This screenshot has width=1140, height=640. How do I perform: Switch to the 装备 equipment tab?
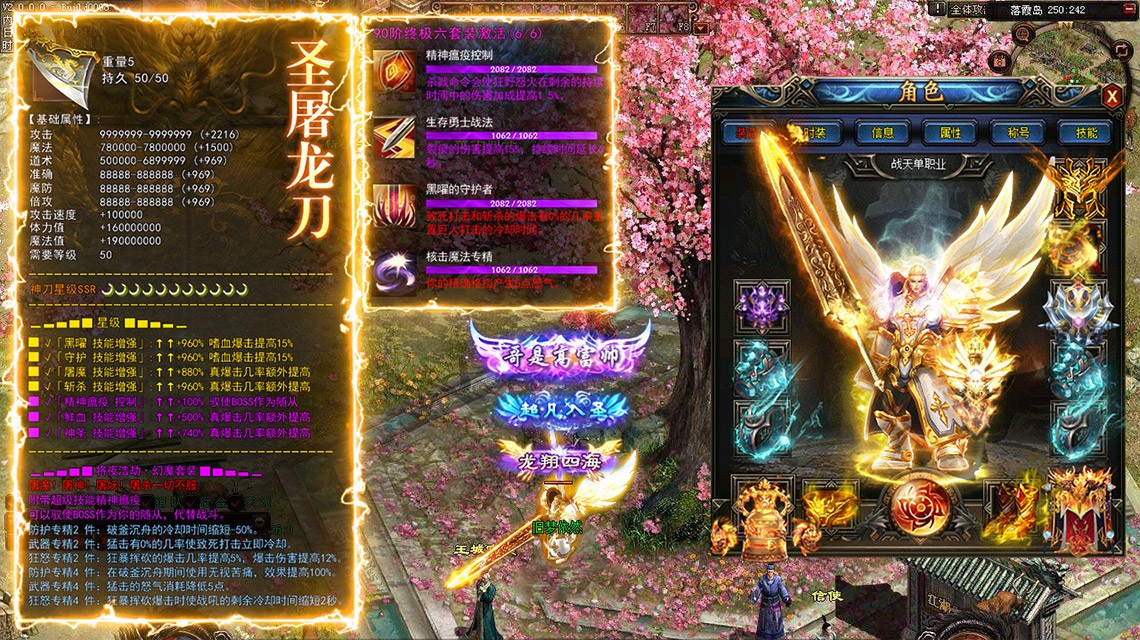click(x=746, y=132)
